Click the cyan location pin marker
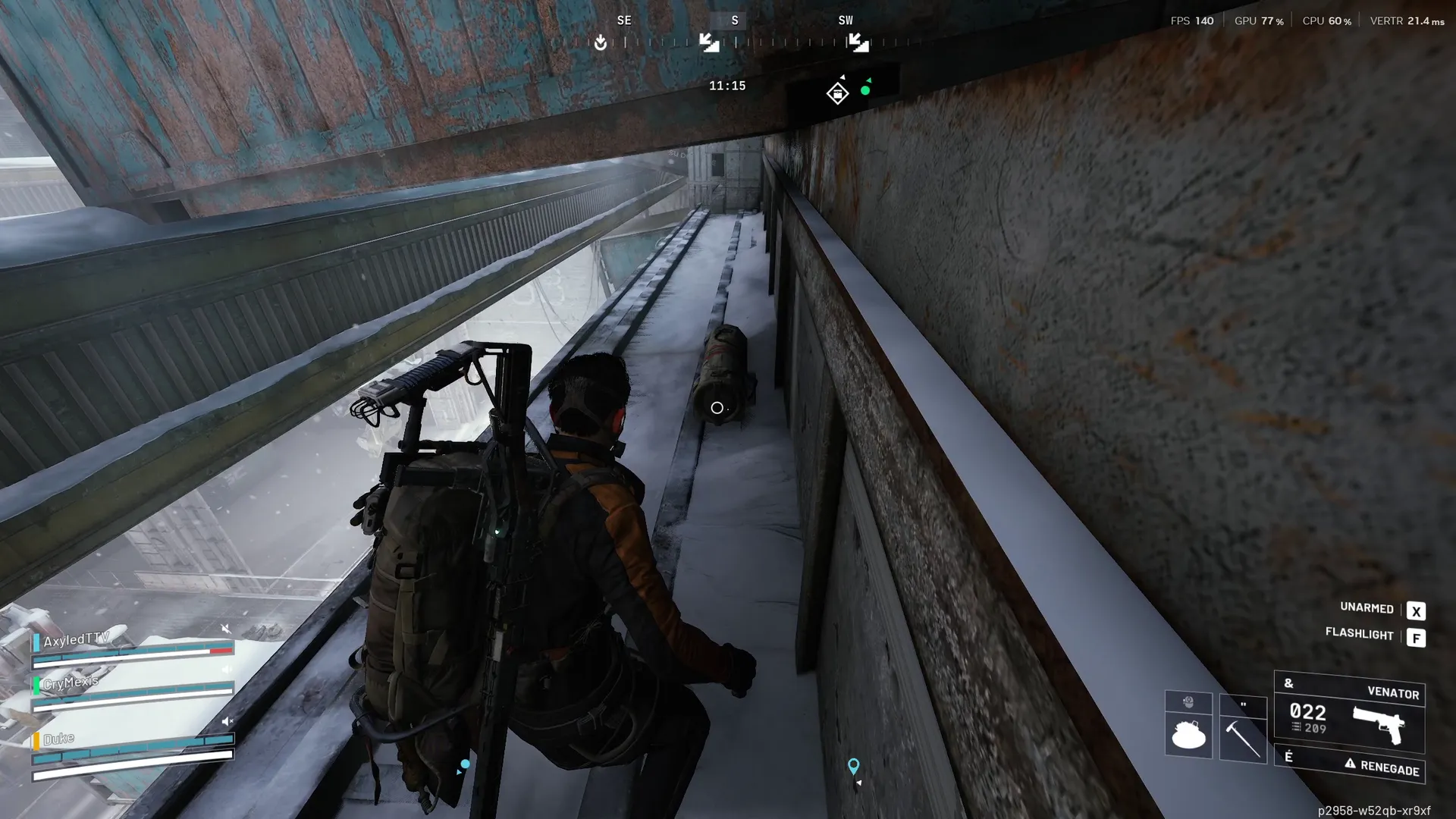1456x819 pixels. (x=853, y=766)
